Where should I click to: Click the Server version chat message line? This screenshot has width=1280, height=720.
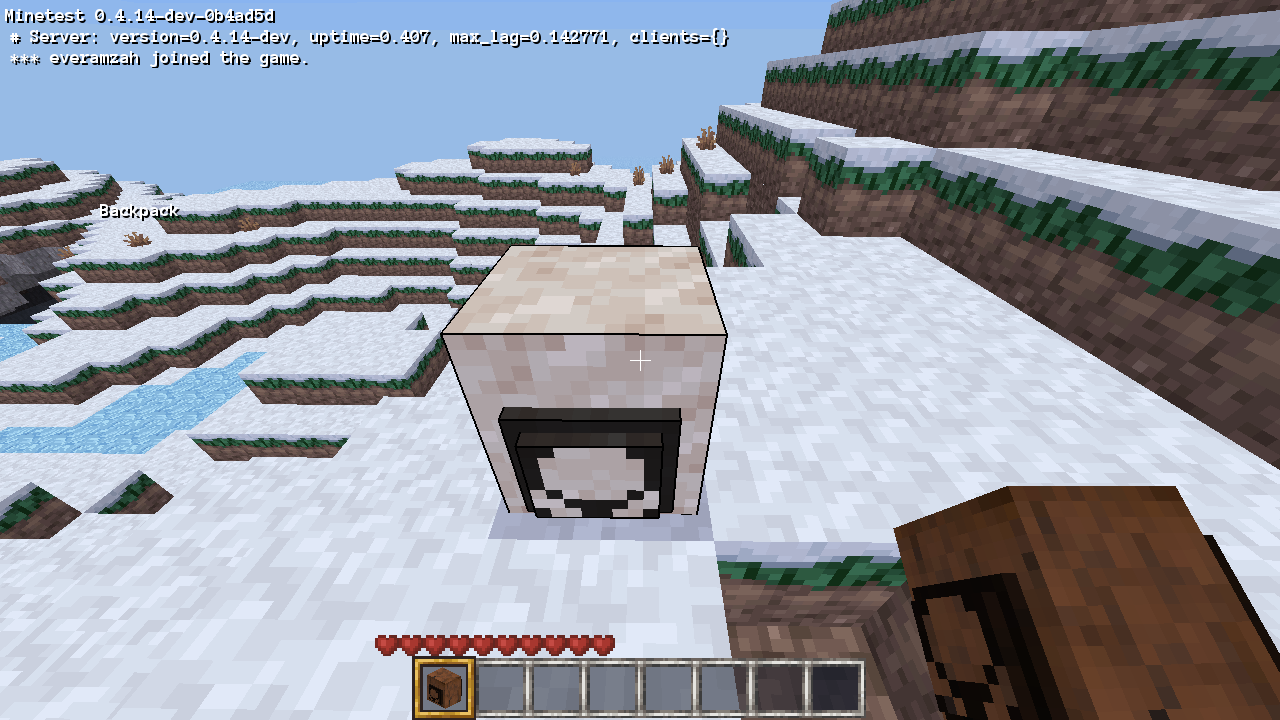[370, 38]
